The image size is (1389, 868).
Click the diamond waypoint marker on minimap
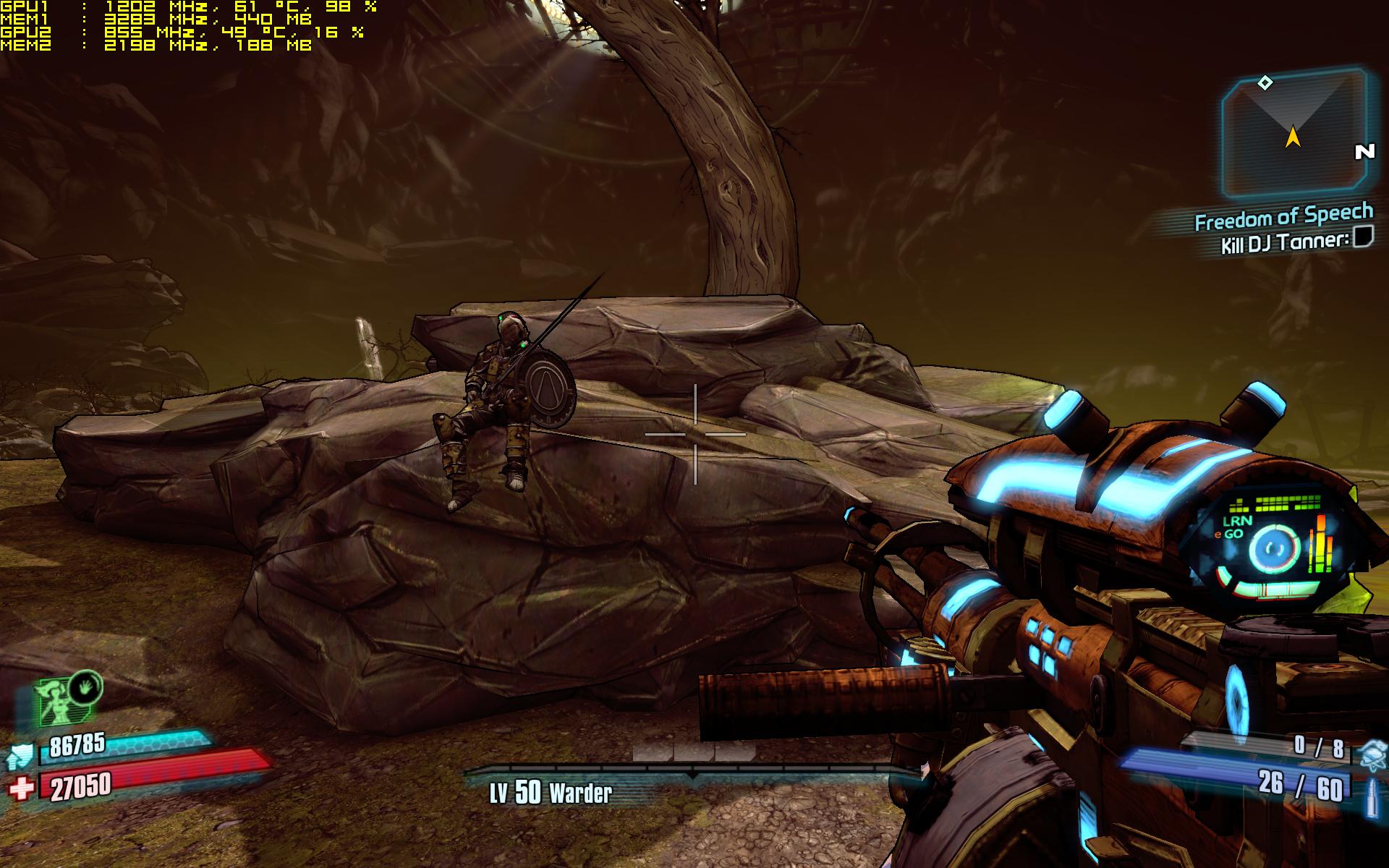1265,83
